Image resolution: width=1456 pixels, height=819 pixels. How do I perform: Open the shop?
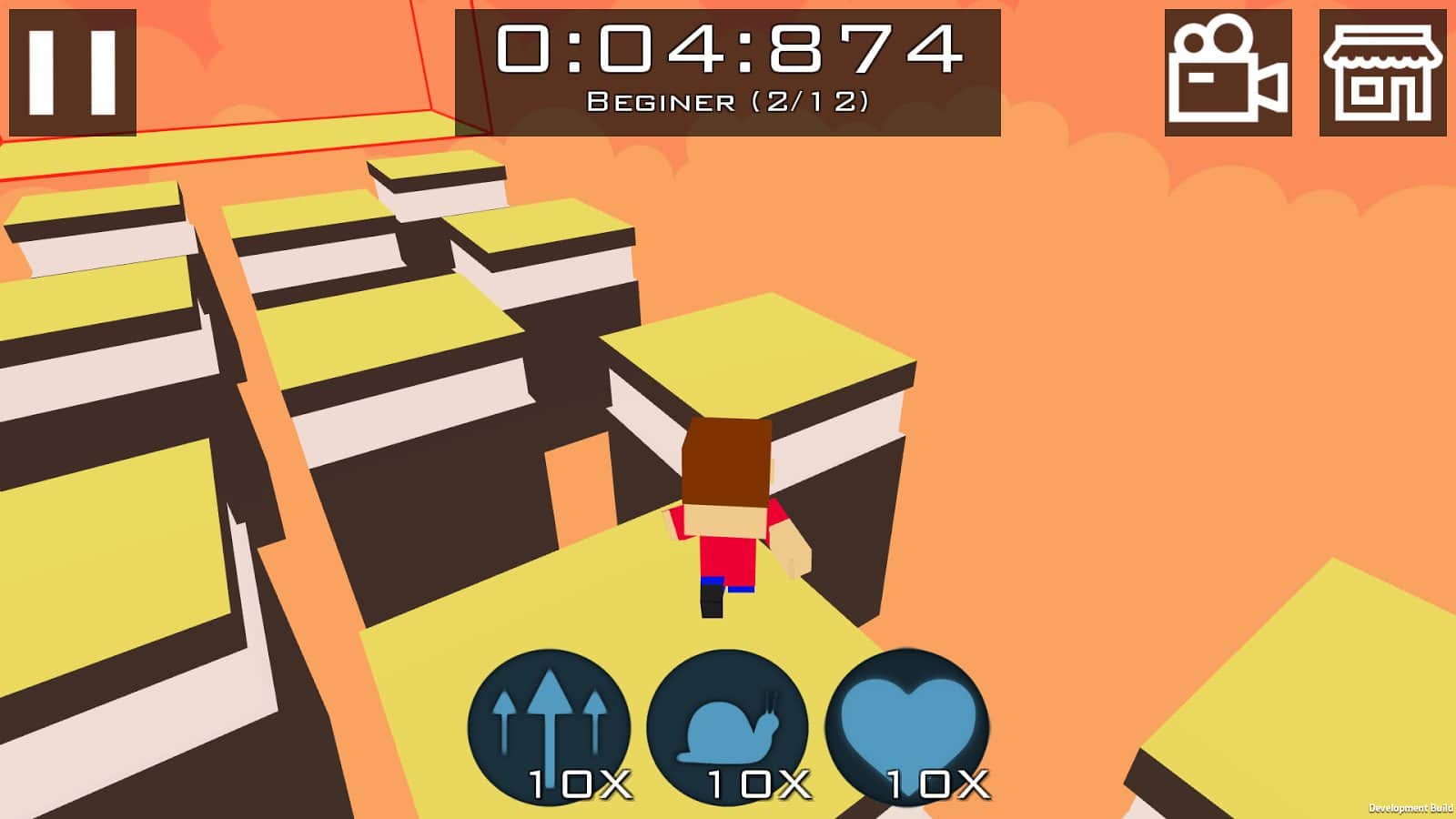tap(1382, 73)
